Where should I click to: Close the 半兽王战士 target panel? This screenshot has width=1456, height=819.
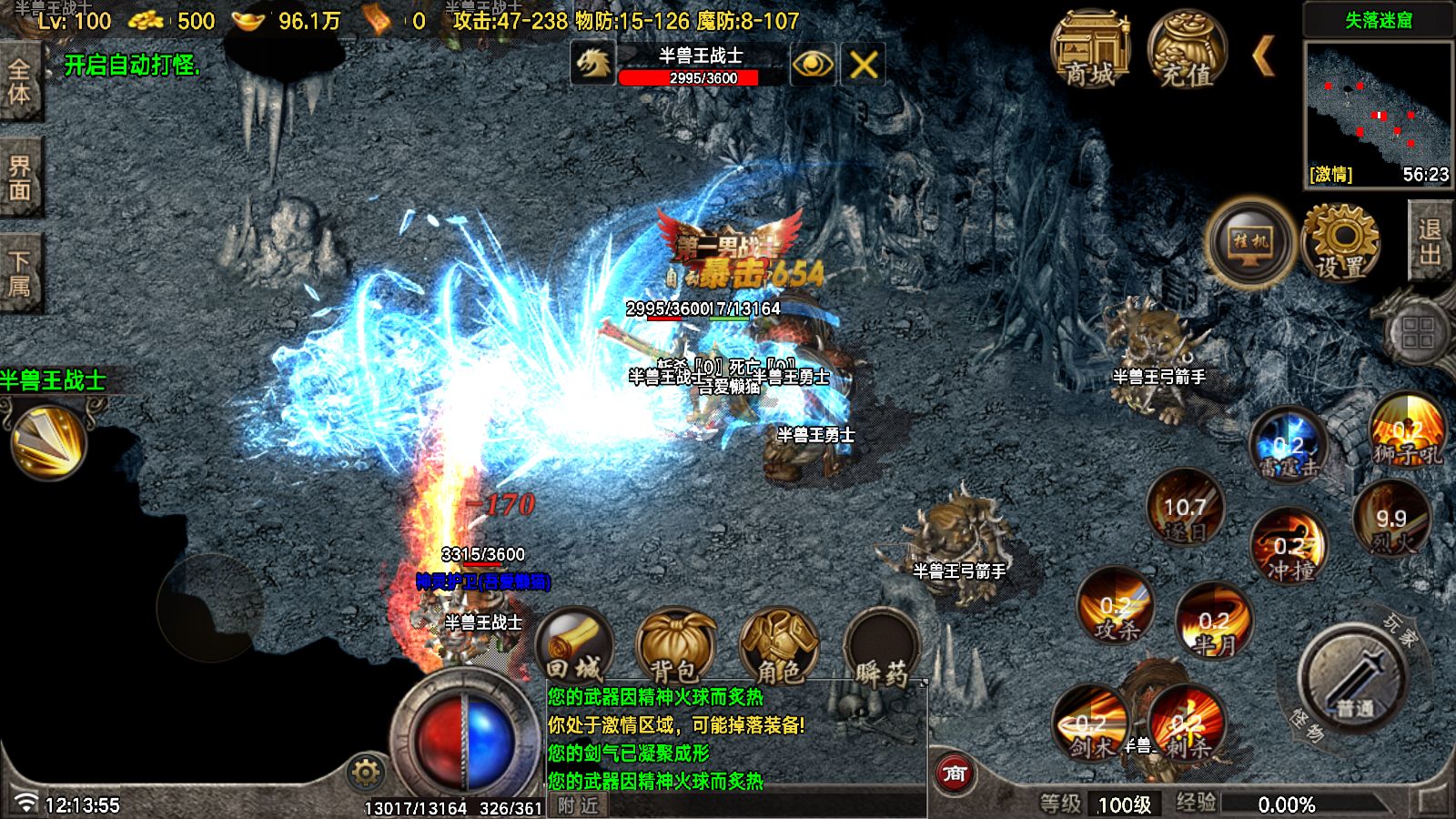(x=863, y=65)
